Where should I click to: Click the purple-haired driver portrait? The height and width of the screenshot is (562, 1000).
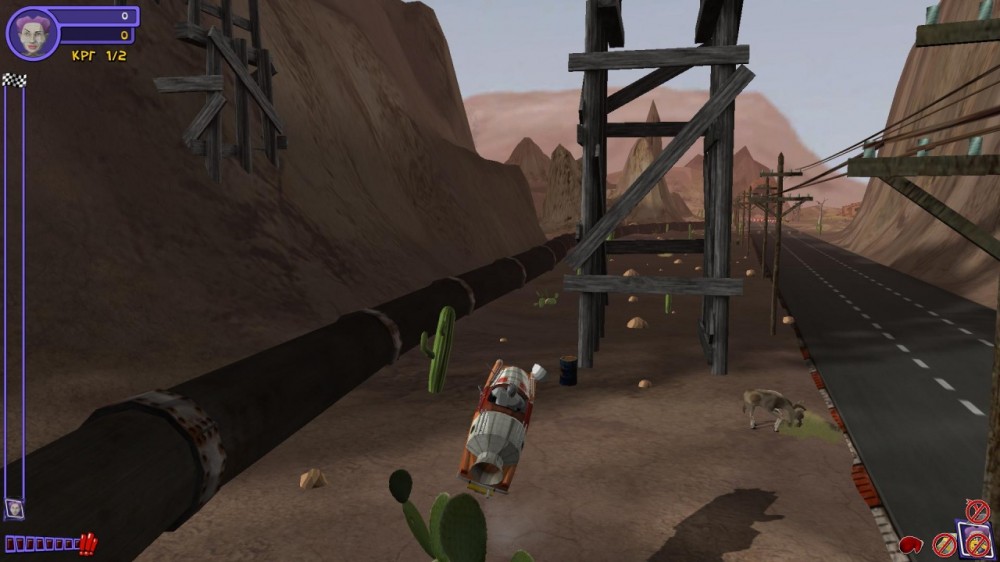32,34
